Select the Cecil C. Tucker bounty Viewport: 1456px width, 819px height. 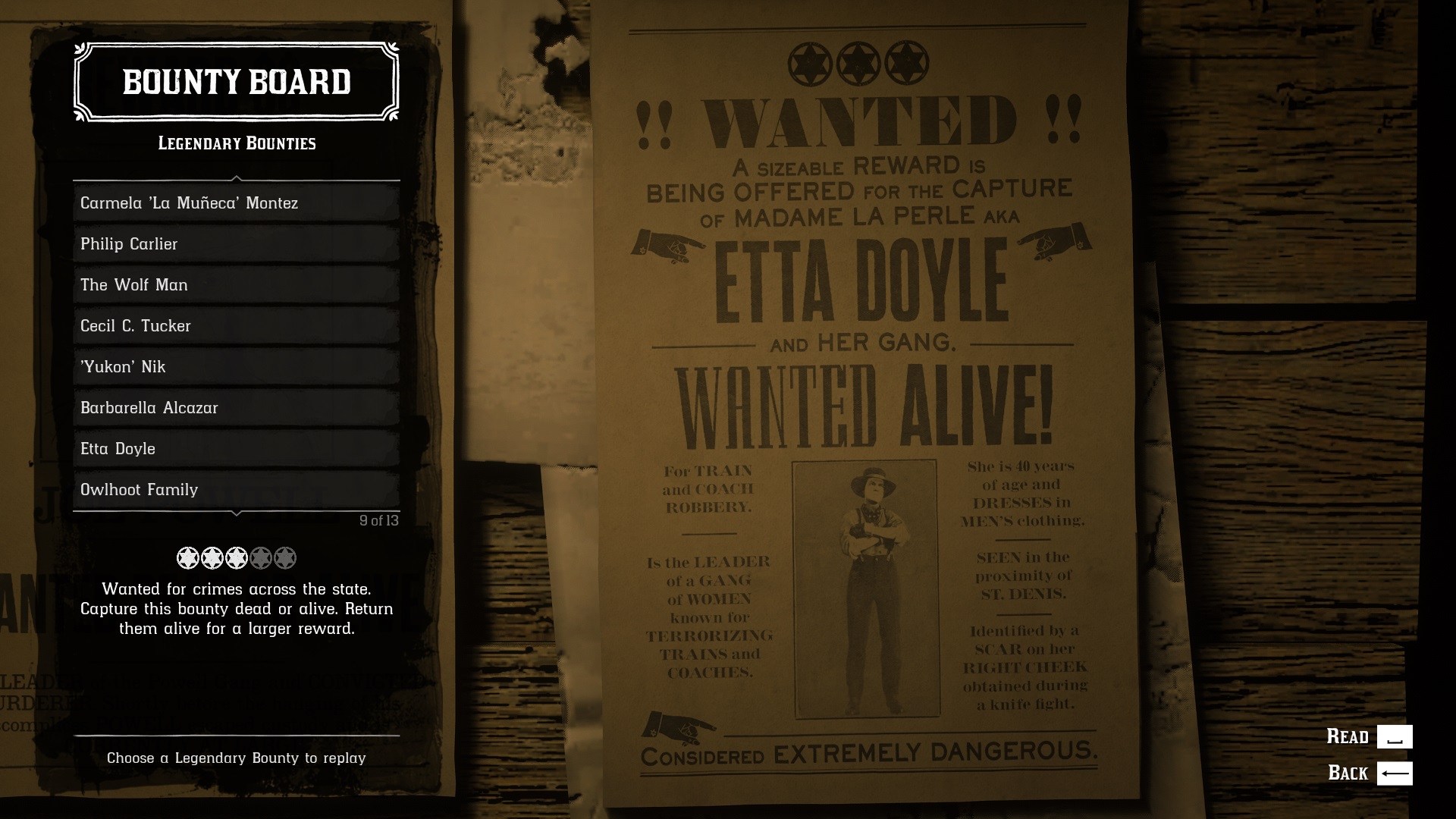point(235,326)
